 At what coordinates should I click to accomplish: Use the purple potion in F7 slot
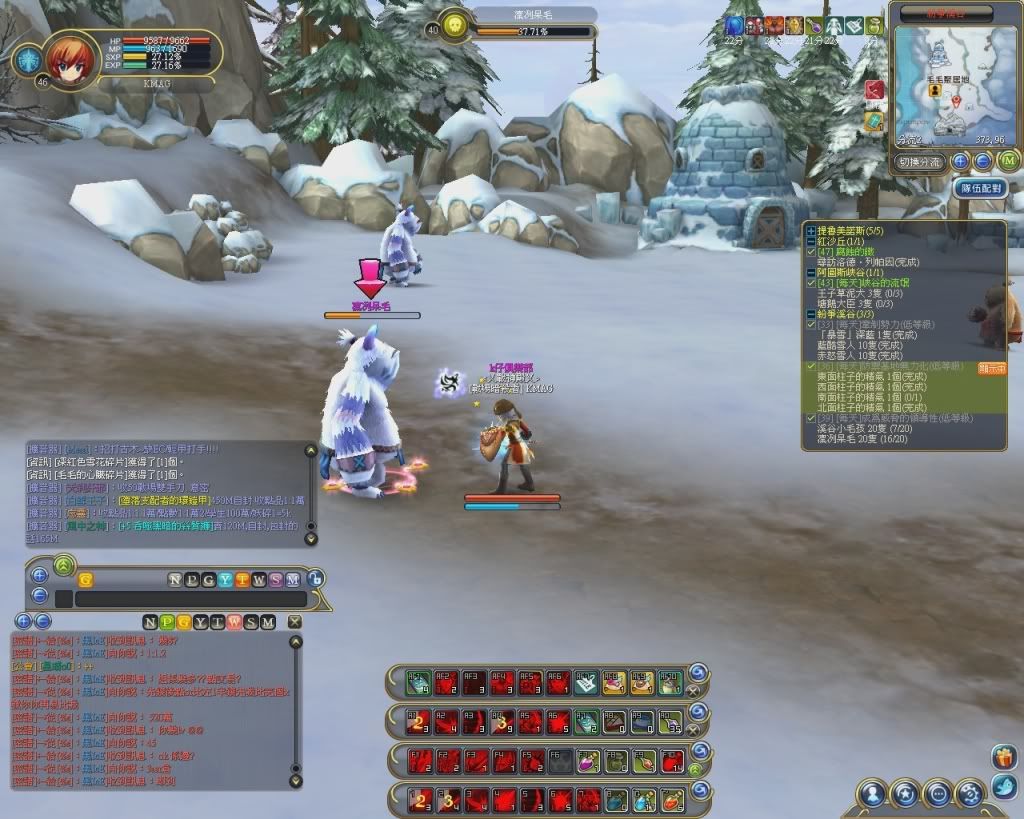point(588,760)
